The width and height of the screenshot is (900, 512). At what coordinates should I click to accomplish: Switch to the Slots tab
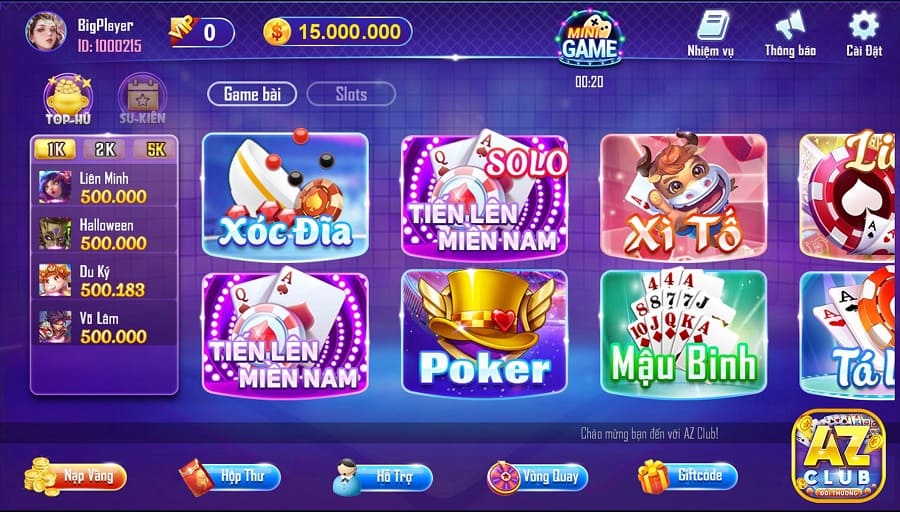[351, 95]
